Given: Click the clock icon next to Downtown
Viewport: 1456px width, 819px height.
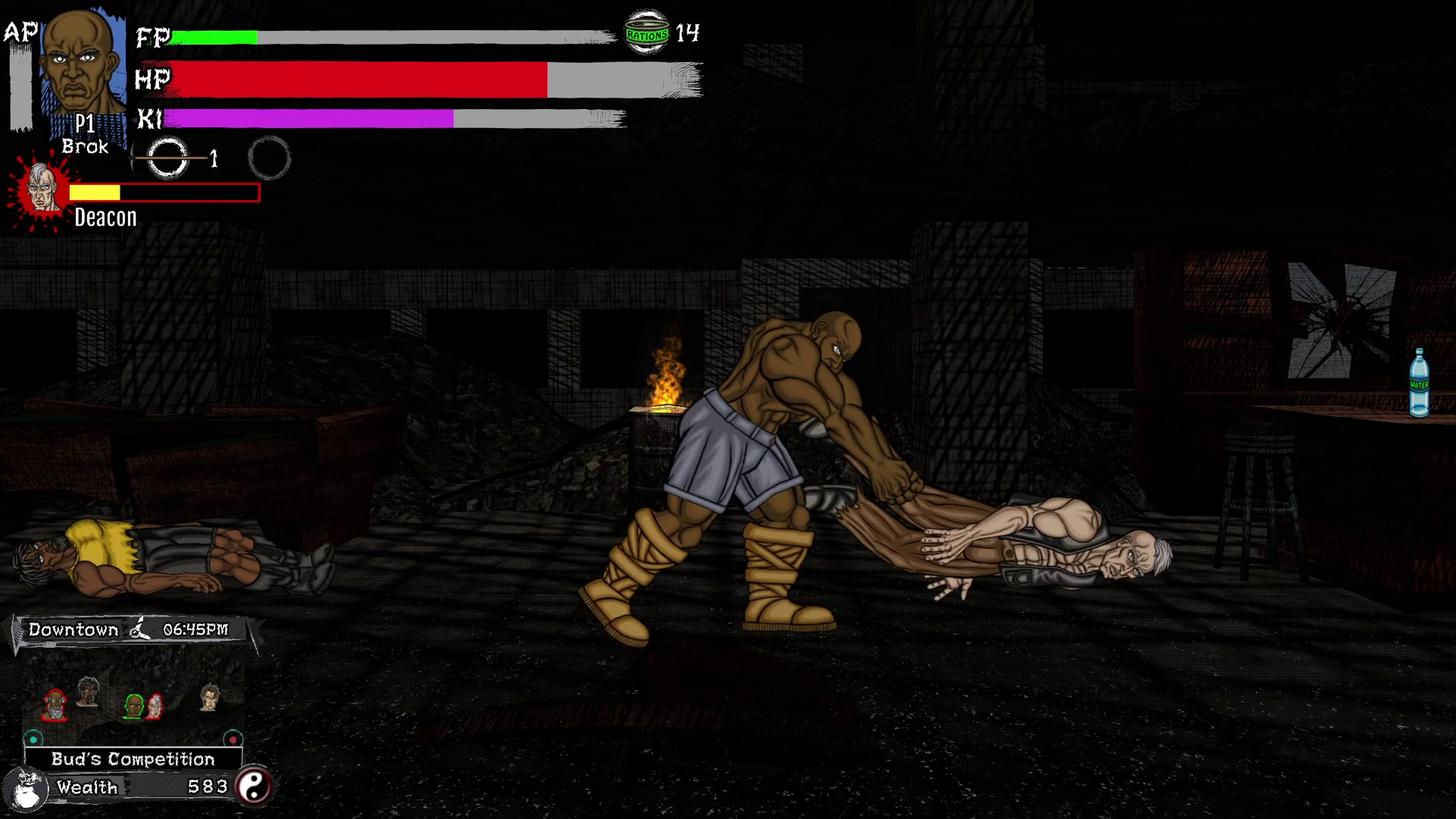Looking at the screenshot, I should pyautogui.click(x=139, y=629).
